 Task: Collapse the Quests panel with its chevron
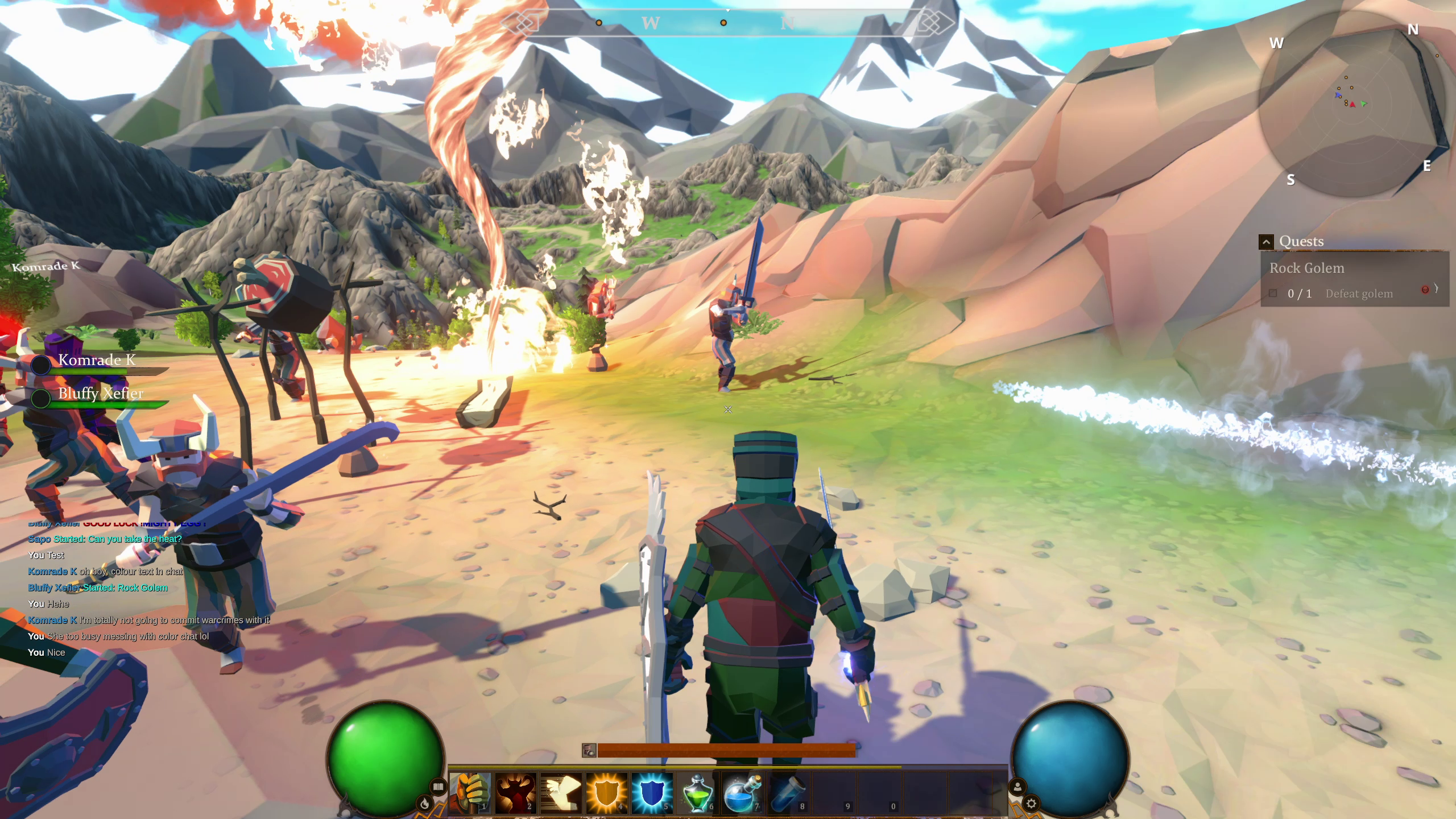coord(1267,242)
